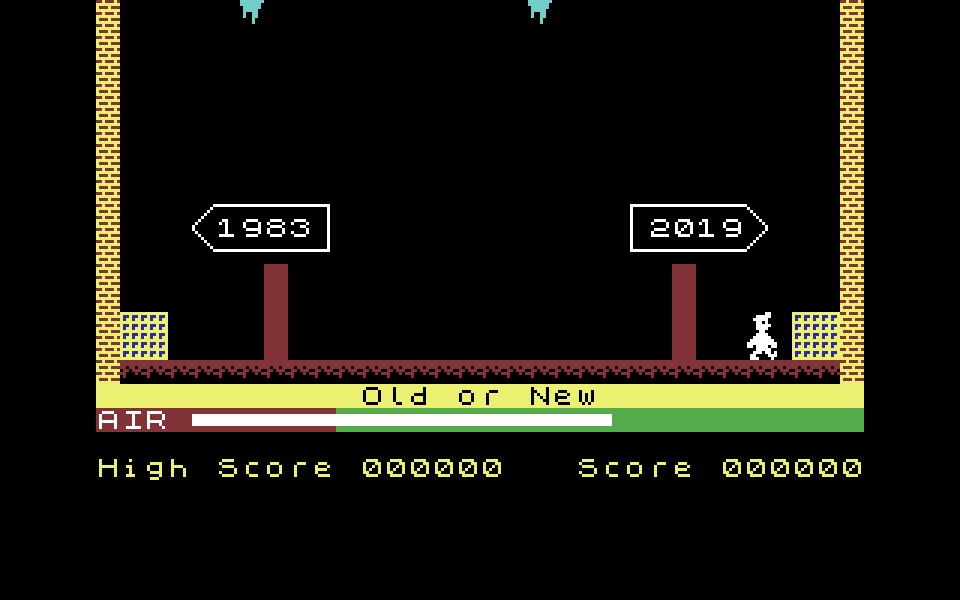Choose the 1983 signpost option
The height and width of the screenshot is (600, 960).
[262, 228]
